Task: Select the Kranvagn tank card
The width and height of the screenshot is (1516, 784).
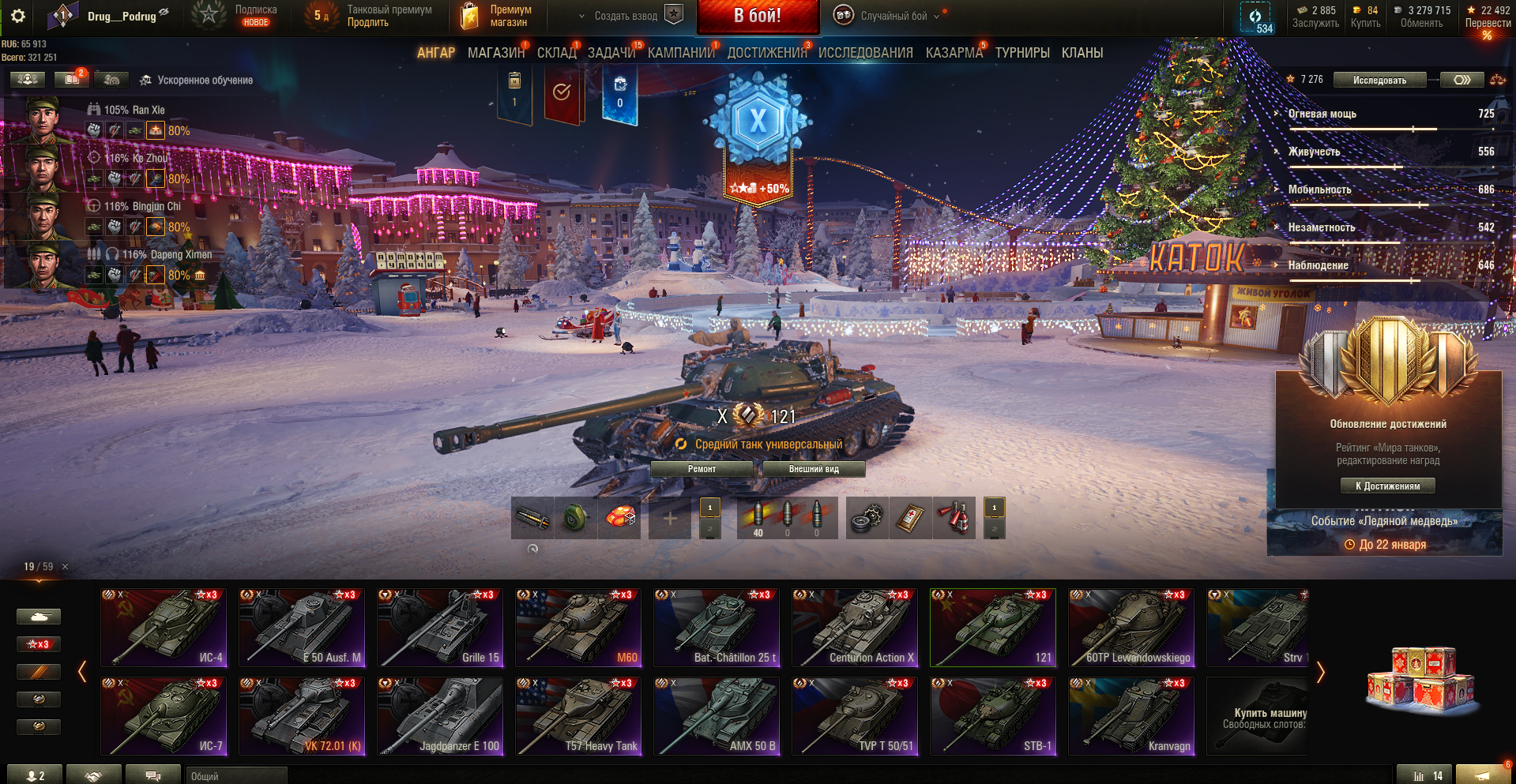Action: (1131, 716)
